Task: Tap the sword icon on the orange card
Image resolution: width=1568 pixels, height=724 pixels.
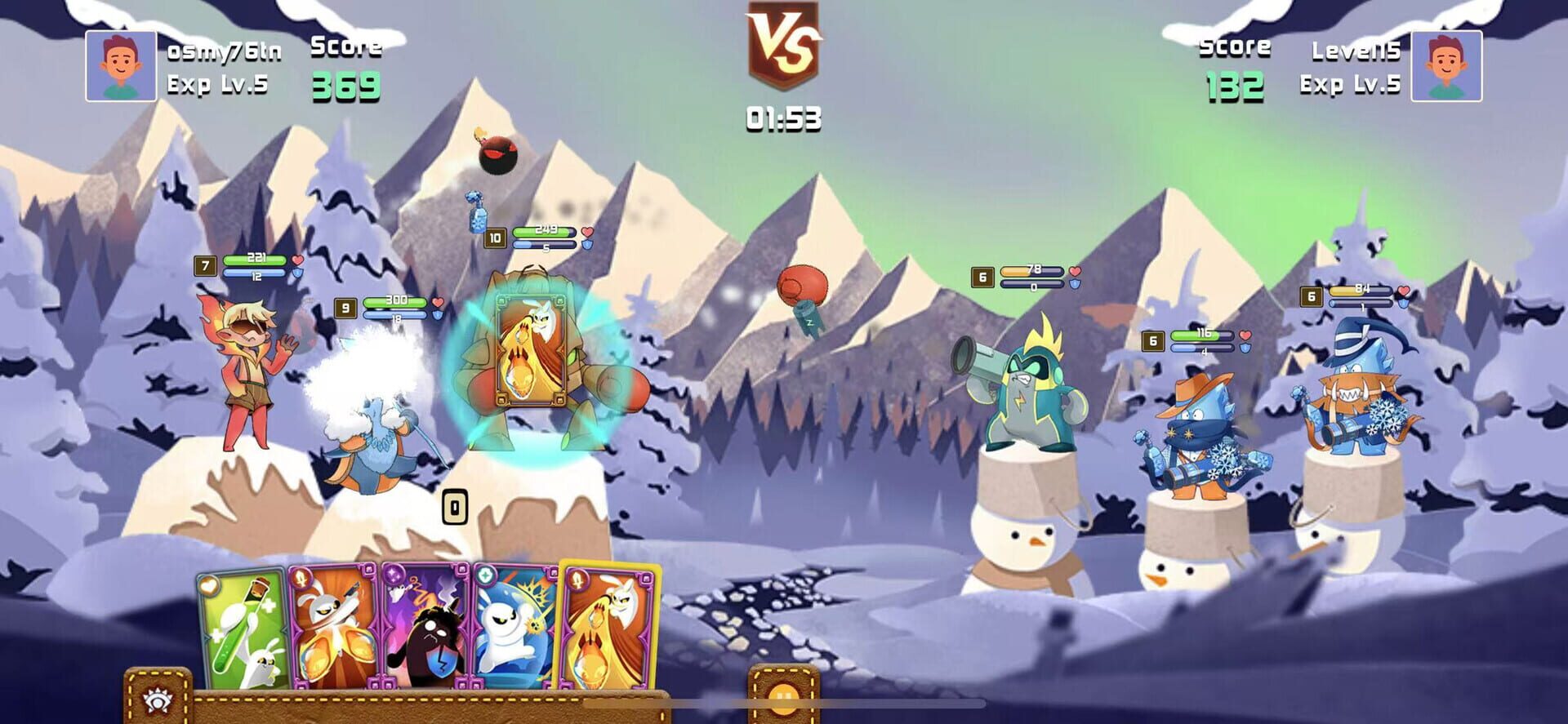Action: coord(301,579)
